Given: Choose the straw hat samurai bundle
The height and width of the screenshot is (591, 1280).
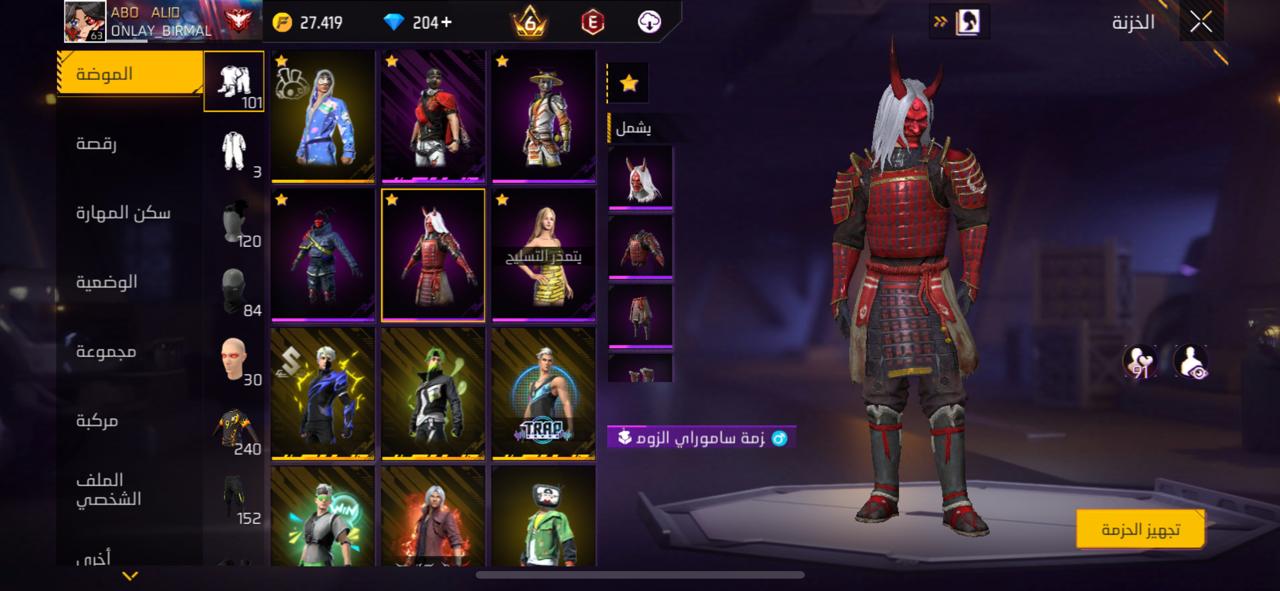Looking at the screenshot, I should [543, 116].
